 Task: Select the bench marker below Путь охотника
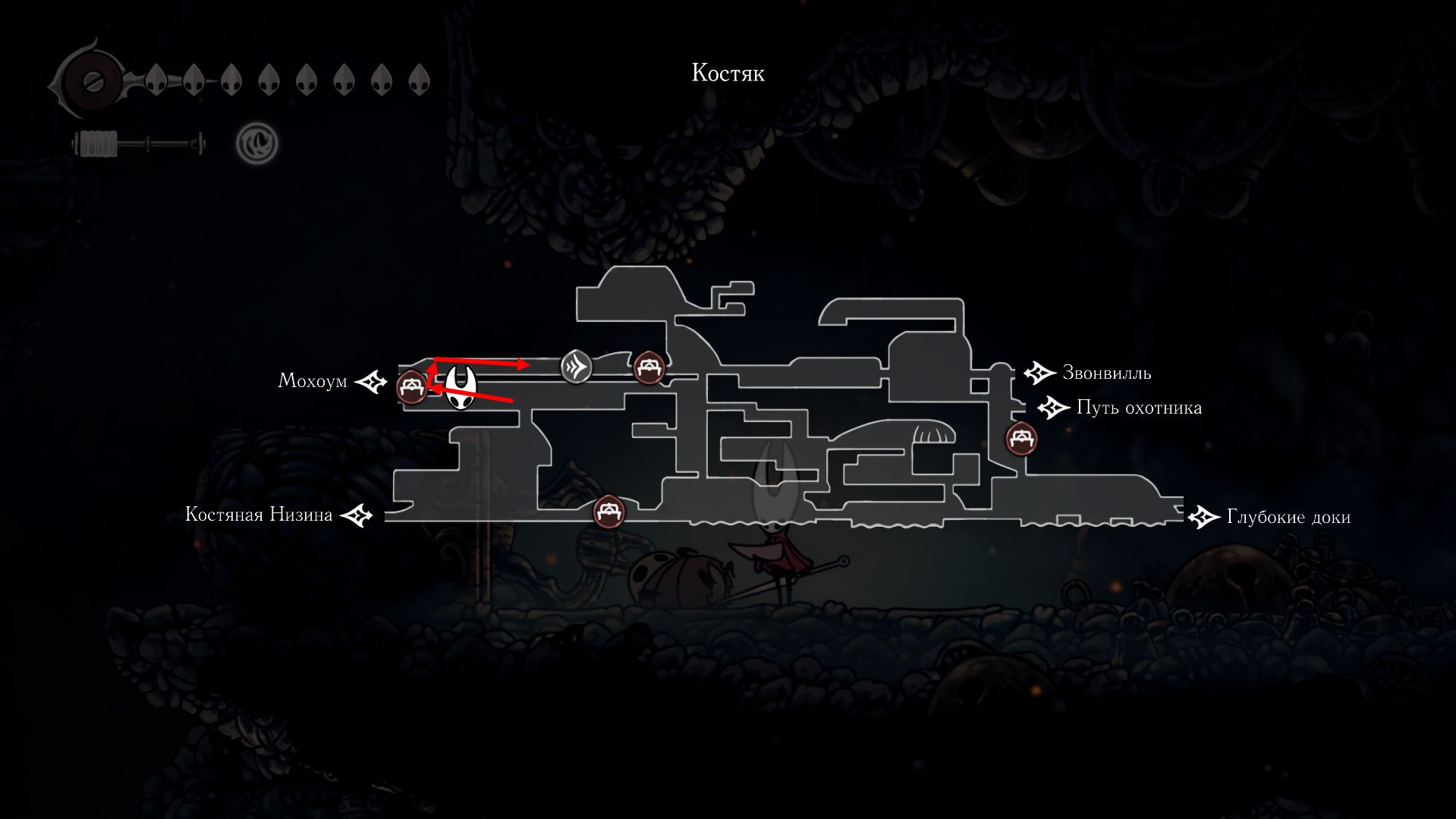(x=1020, y=439)
